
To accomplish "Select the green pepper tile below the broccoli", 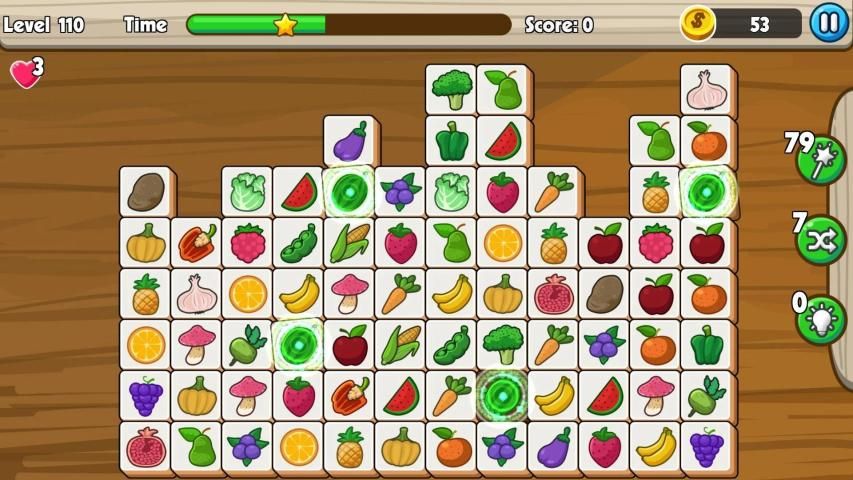I will pos(451,141).
